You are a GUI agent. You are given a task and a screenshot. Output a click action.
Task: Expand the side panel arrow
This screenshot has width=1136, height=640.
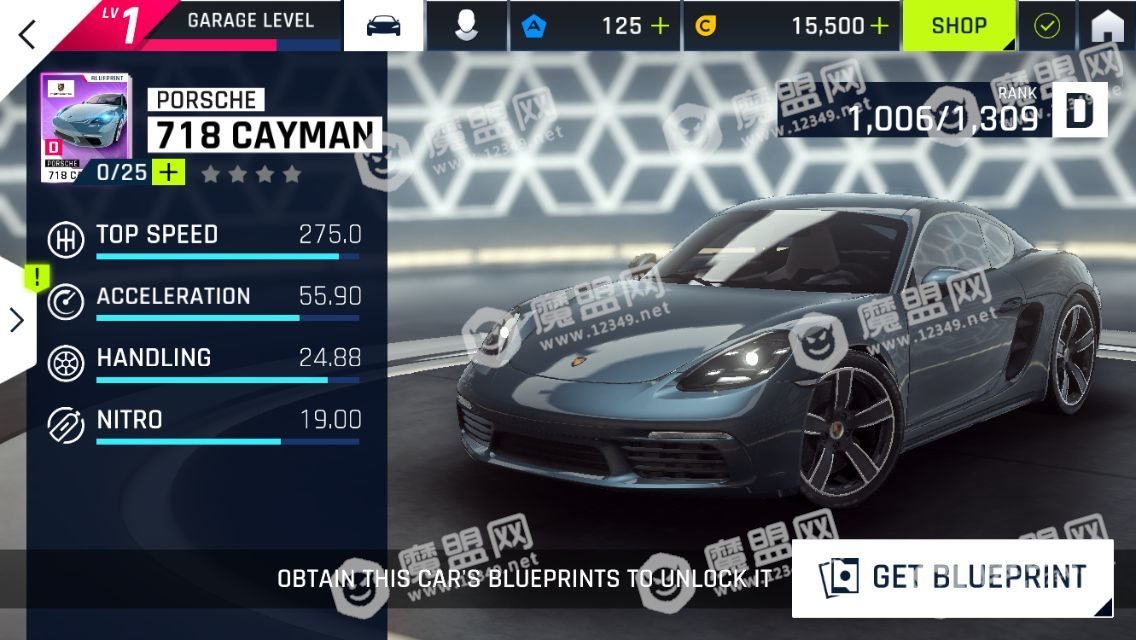tap(16, 320)
